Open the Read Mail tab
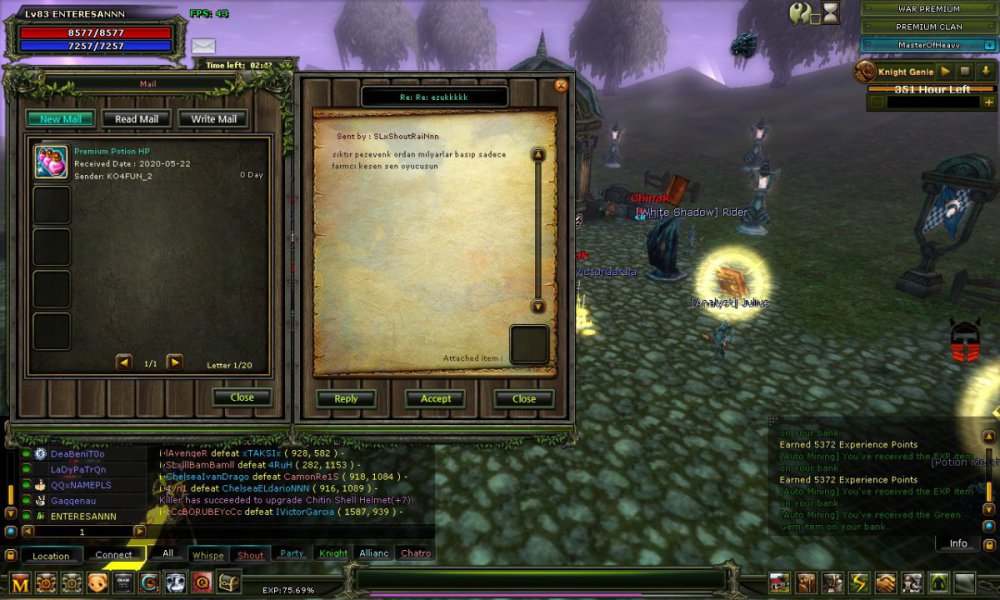 tap(136, 119)
